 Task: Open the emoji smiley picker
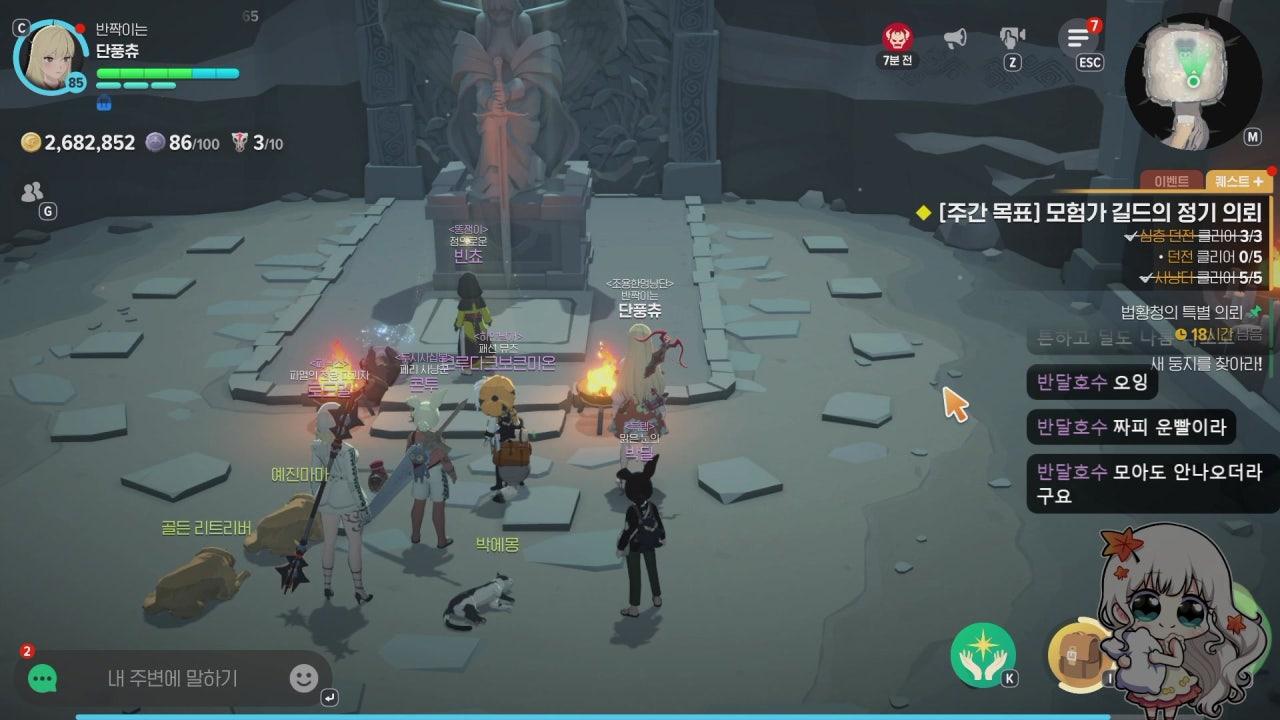coord(303,679)
